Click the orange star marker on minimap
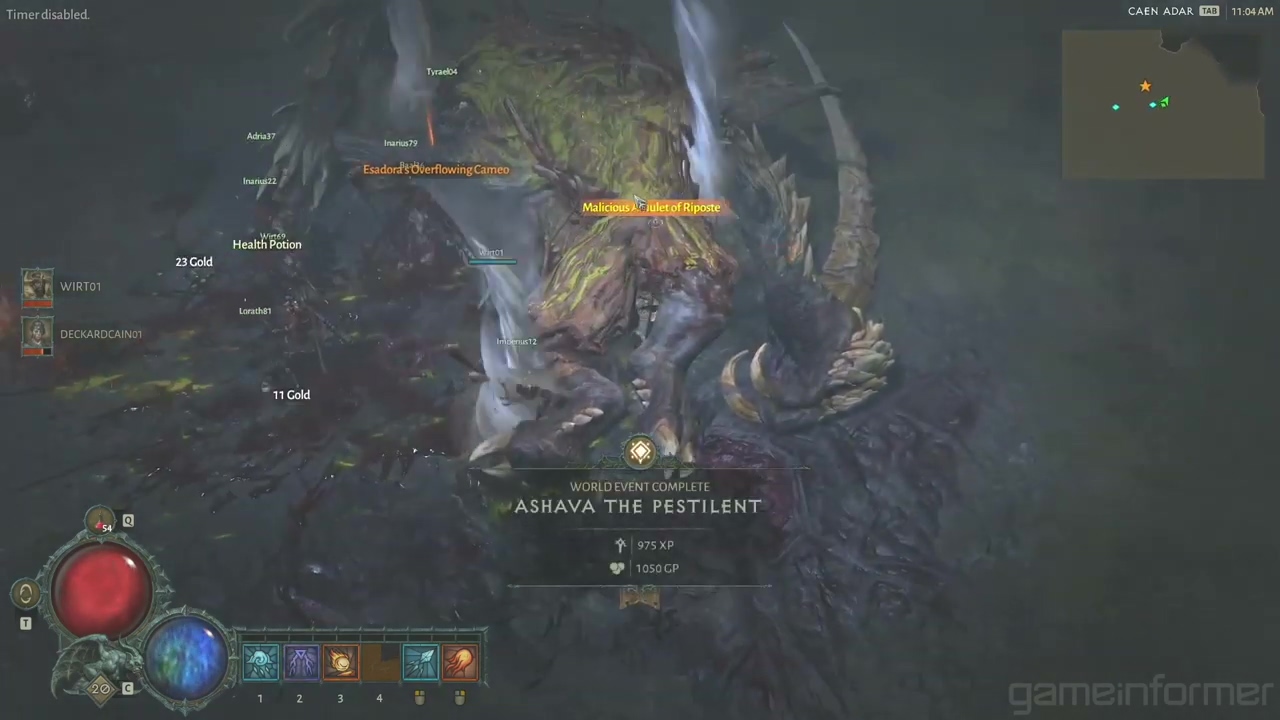 click(1145, 87)
